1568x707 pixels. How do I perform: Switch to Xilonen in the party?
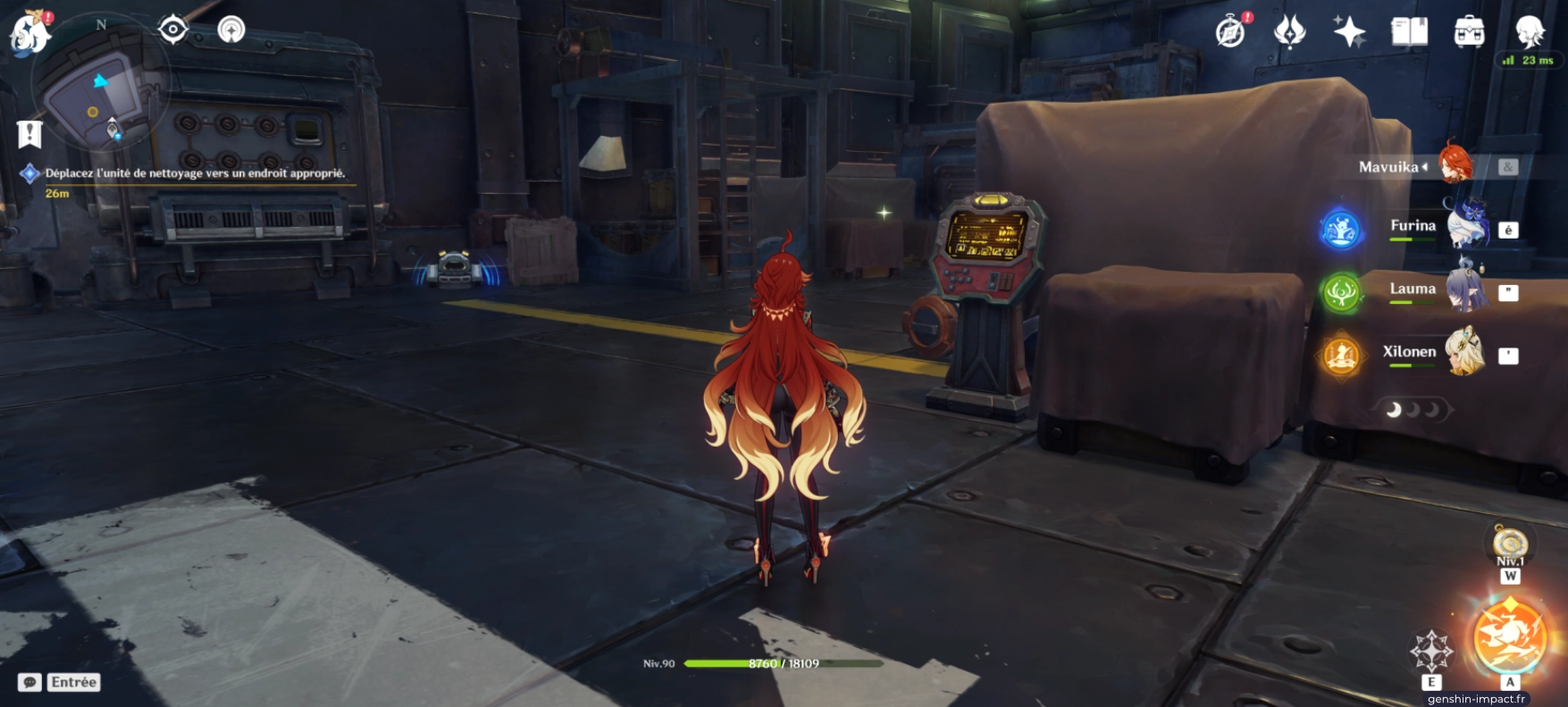point(1435,352)
